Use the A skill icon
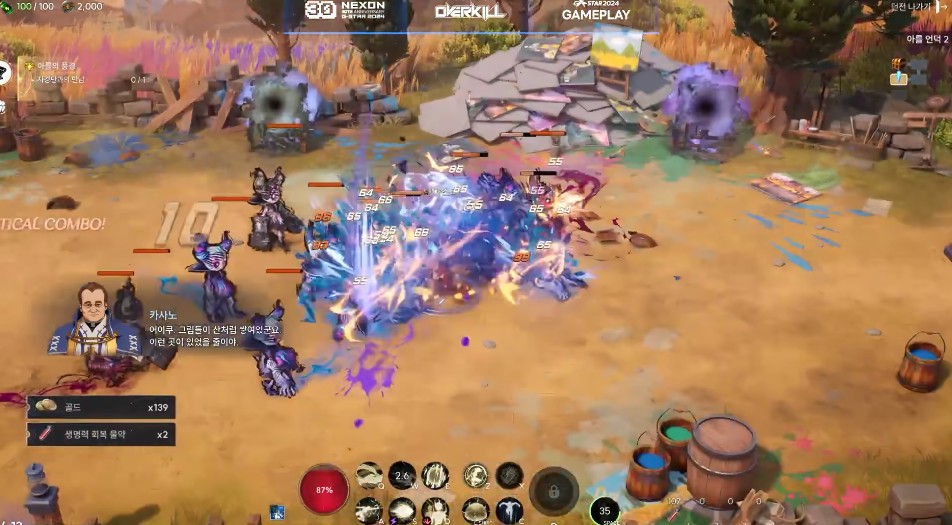Image resolution: width=952 pixels, height=525 pixels. coord(369,510)
